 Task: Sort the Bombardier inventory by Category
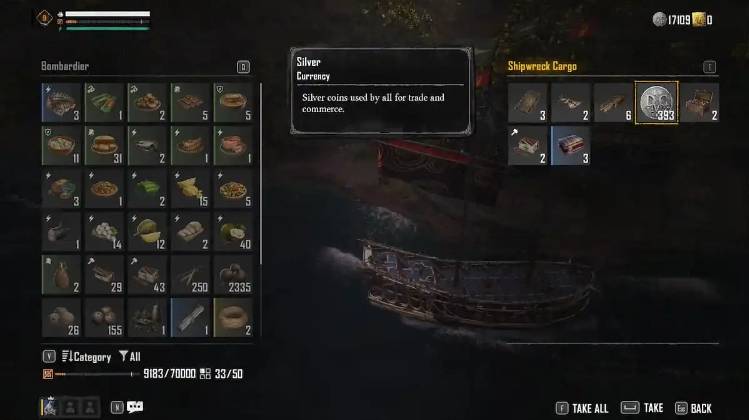tap(87, 356)
